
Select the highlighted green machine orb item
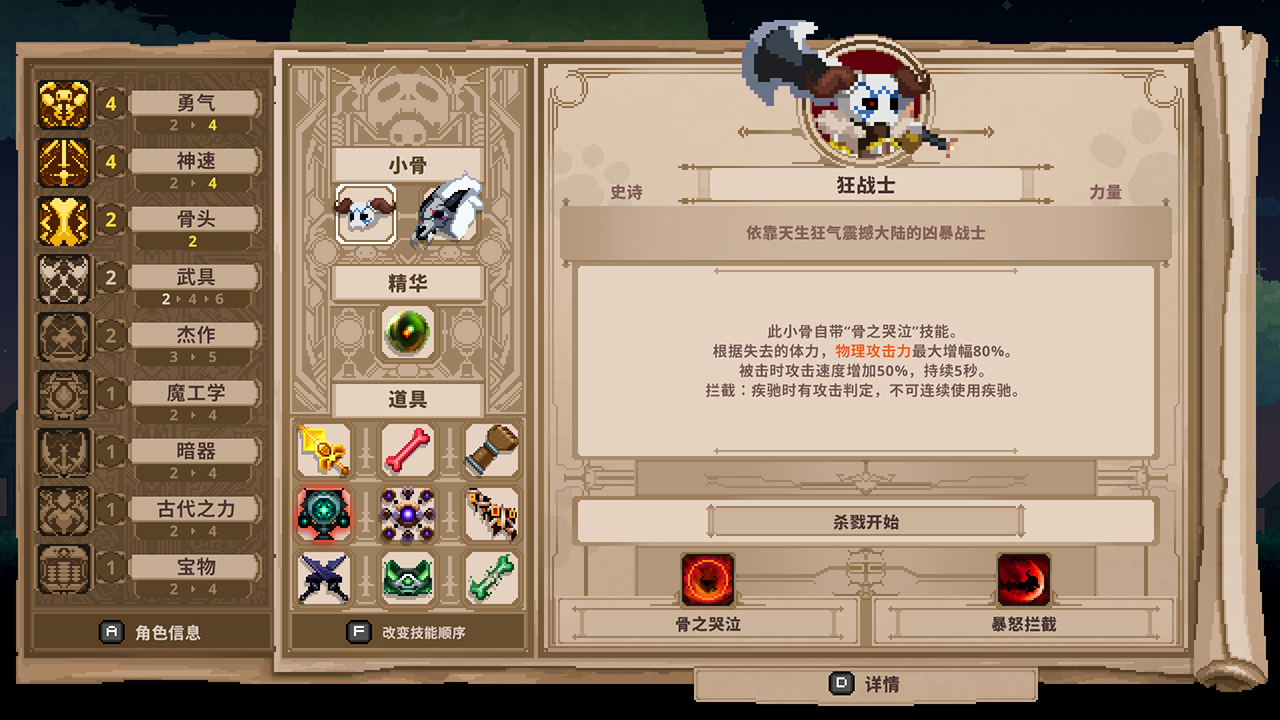(323, 512)
